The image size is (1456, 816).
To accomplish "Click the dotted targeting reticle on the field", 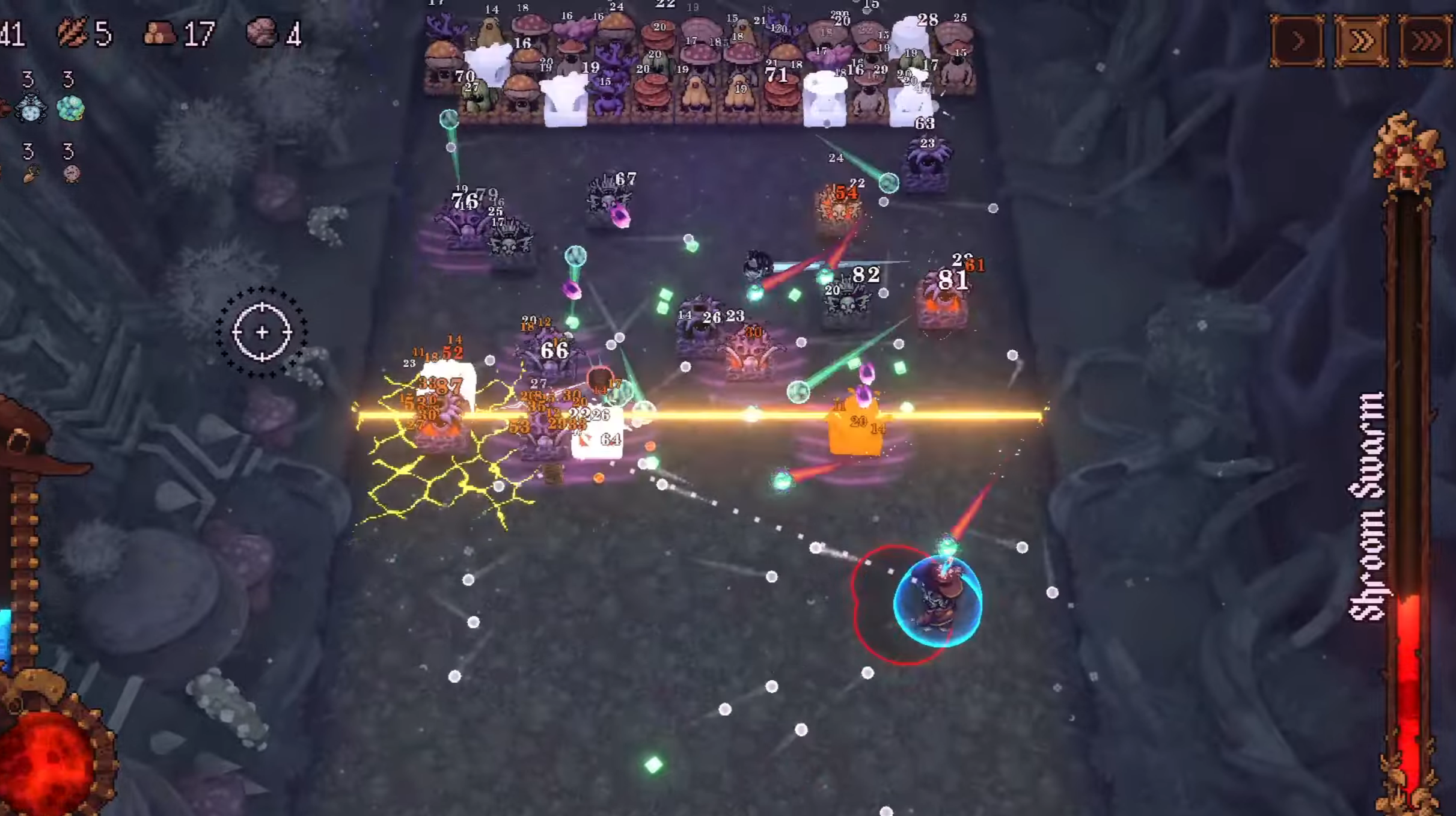I will point(262,332).
